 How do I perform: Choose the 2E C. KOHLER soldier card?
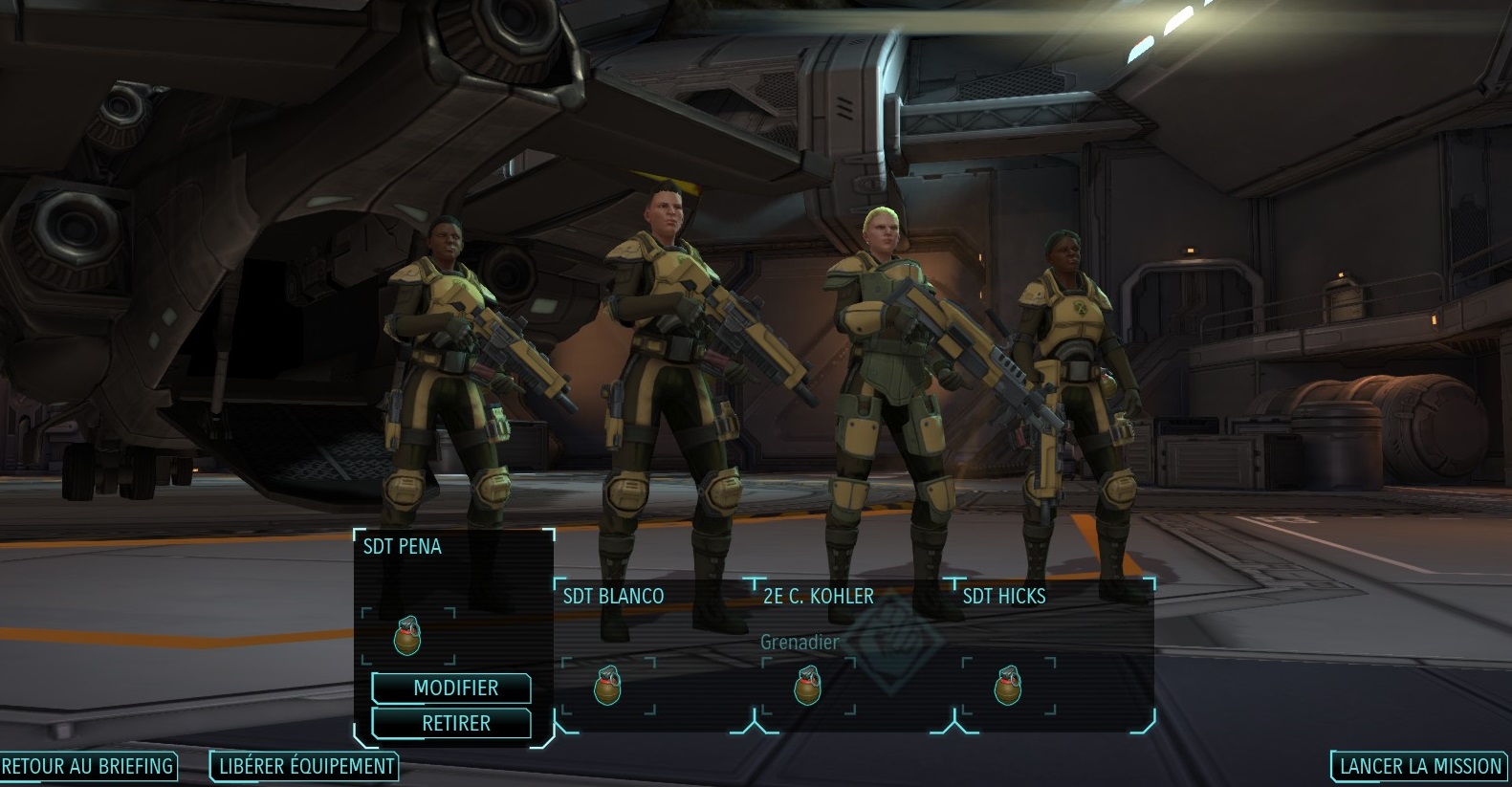819,597
